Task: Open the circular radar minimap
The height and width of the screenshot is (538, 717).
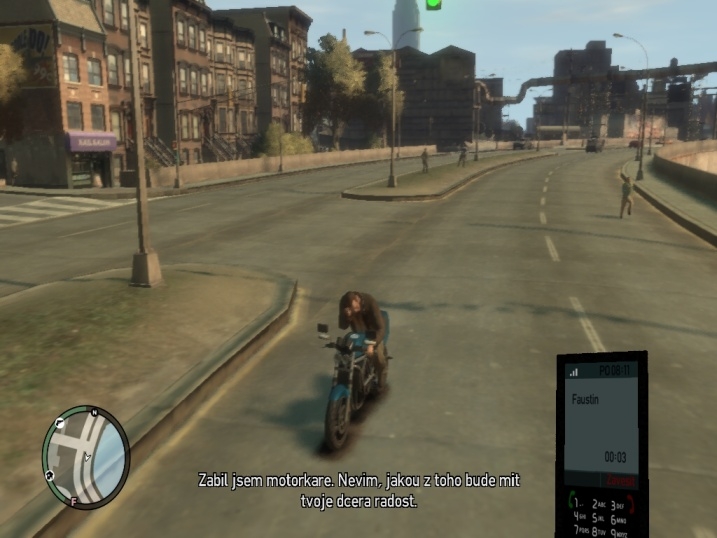Action: coord(86,457)
